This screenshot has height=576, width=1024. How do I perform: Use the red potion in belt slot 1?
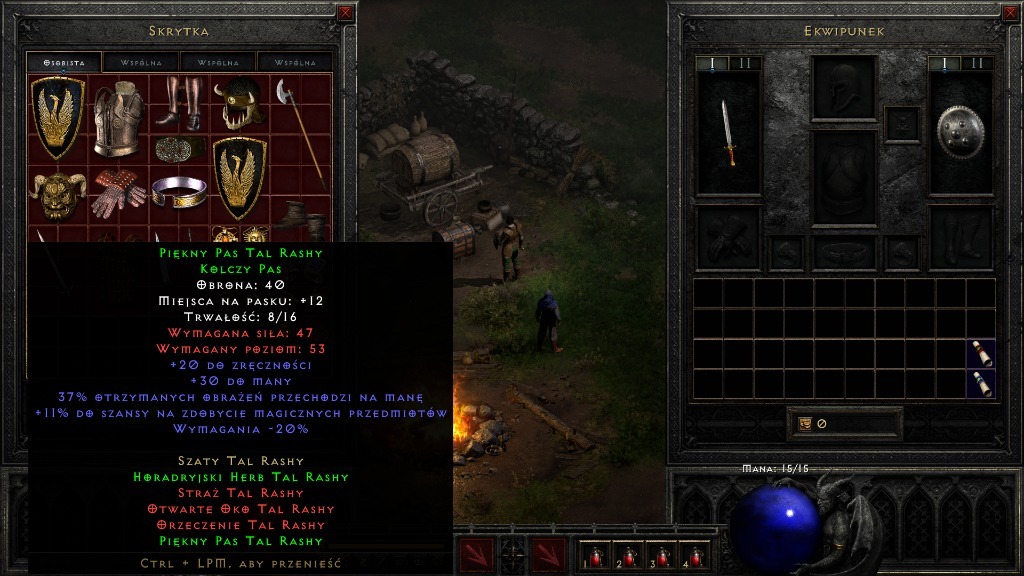tap(596, 554)
